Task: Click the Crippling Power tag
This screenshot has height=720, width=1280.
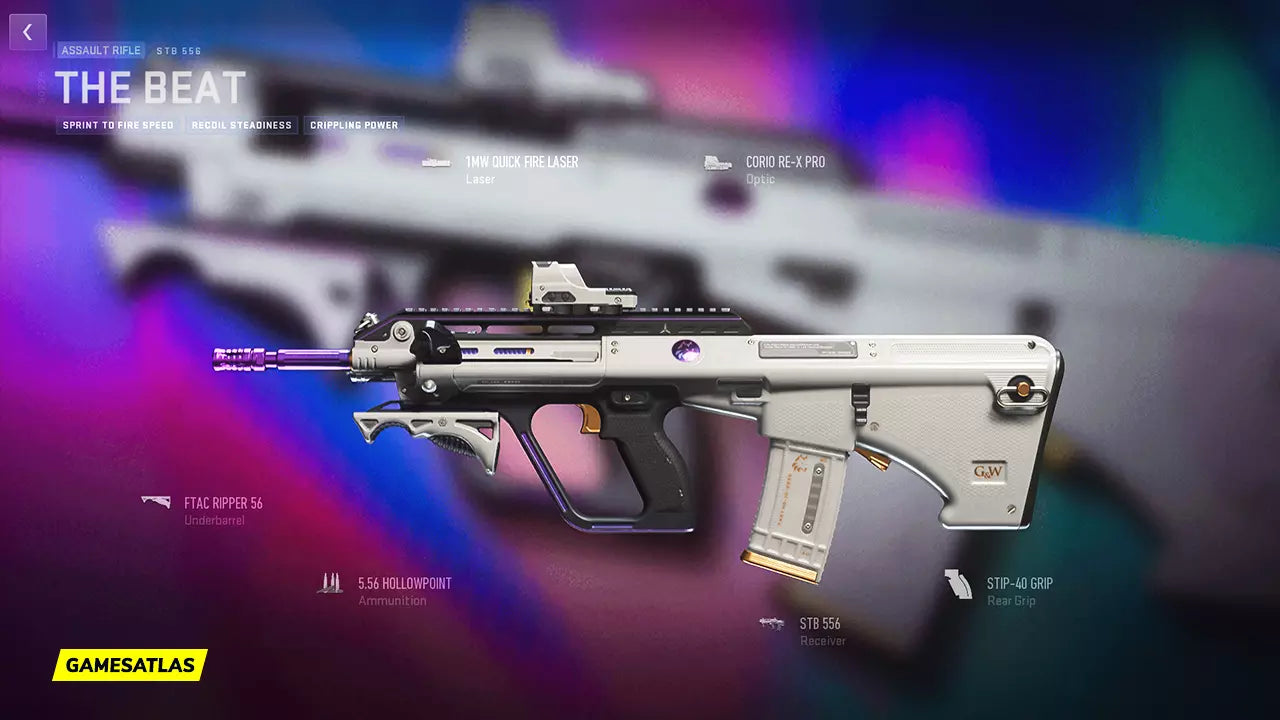Action: pyautogui.click(x=354, y=125)
